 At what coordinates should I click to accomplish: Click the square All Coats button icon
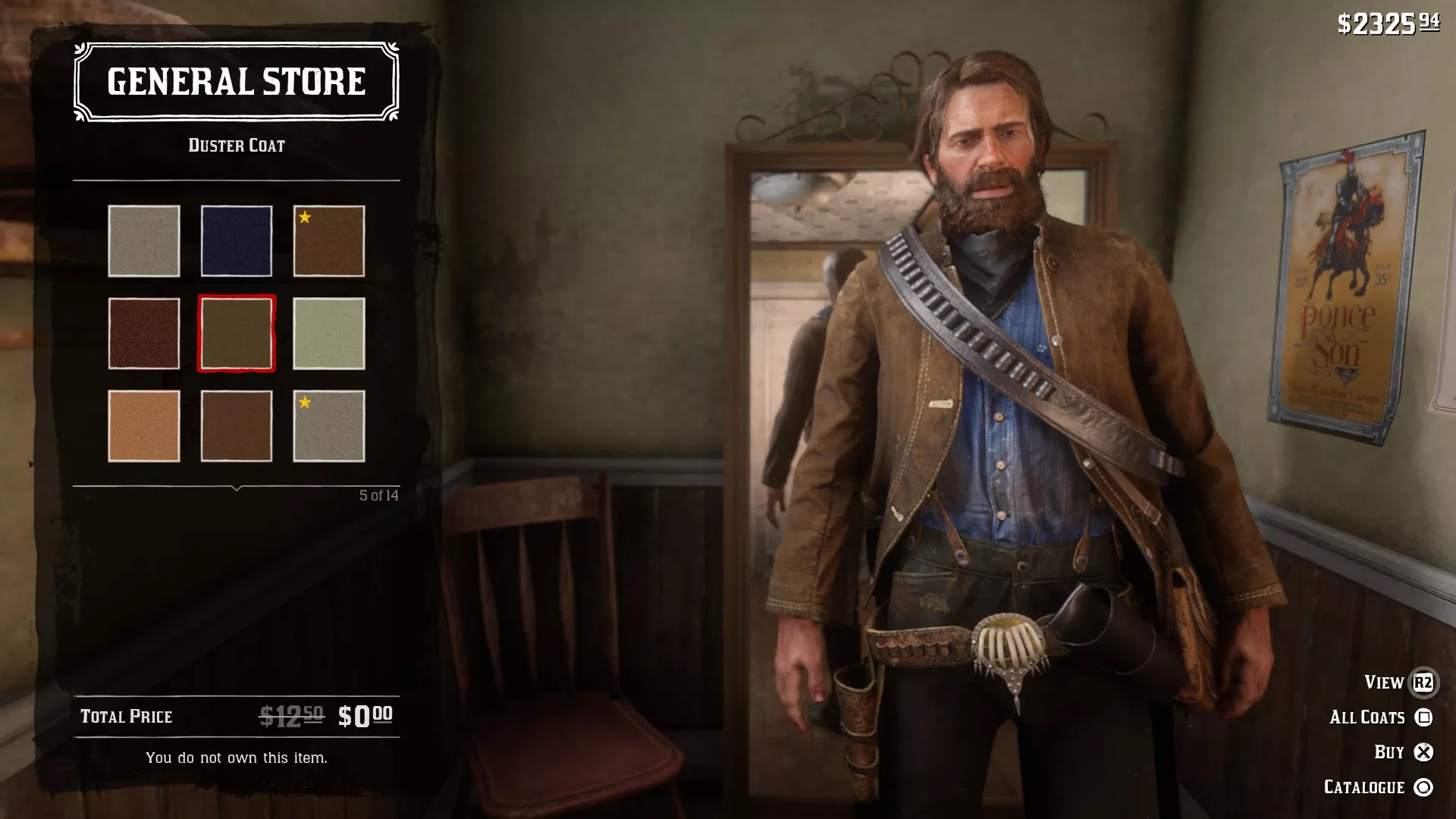pyautogui.click(x=1424, y=717)
